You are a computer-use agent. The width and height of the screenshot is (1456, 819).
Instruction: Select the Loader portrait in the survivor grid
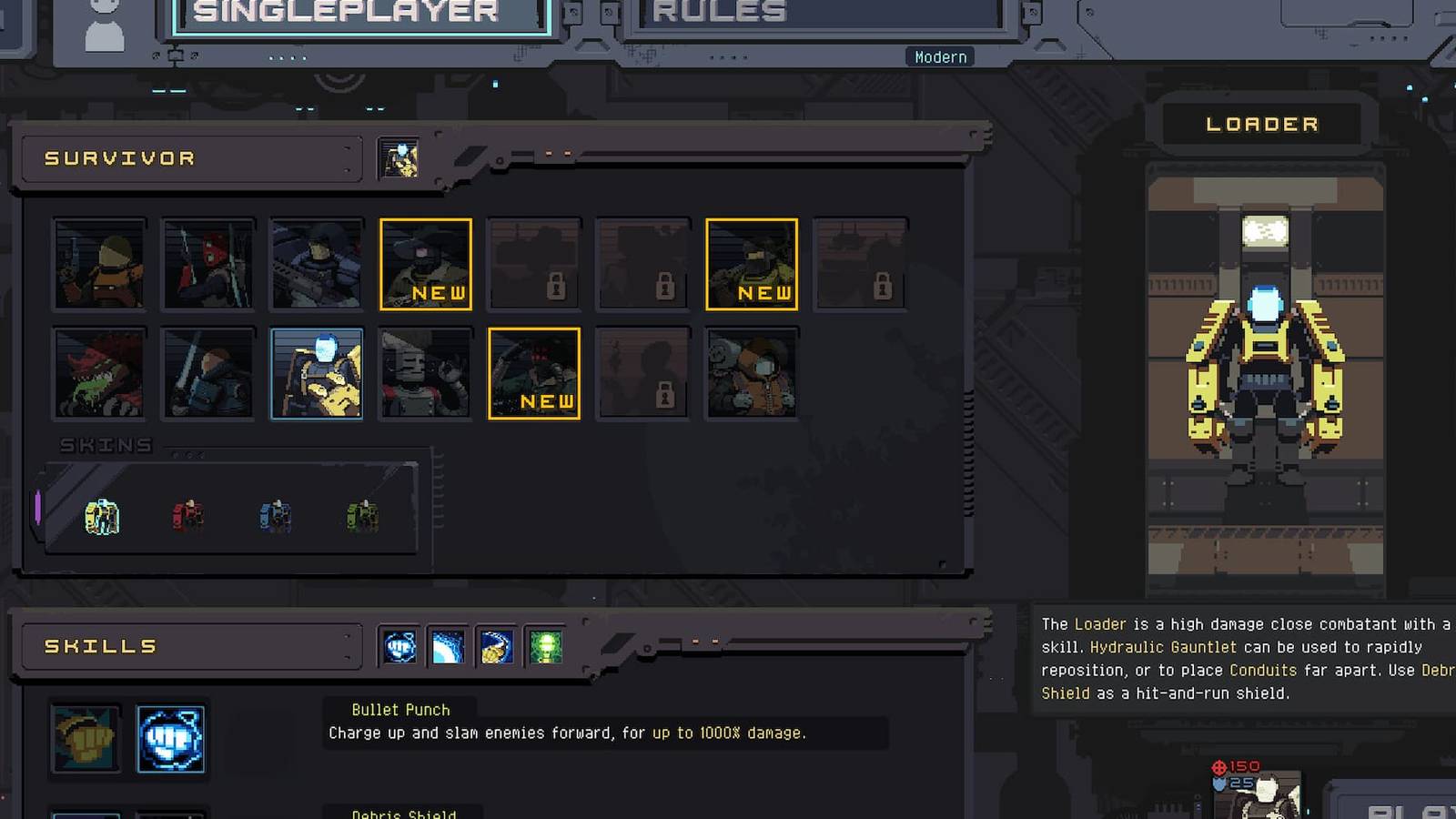pos(317,373)
